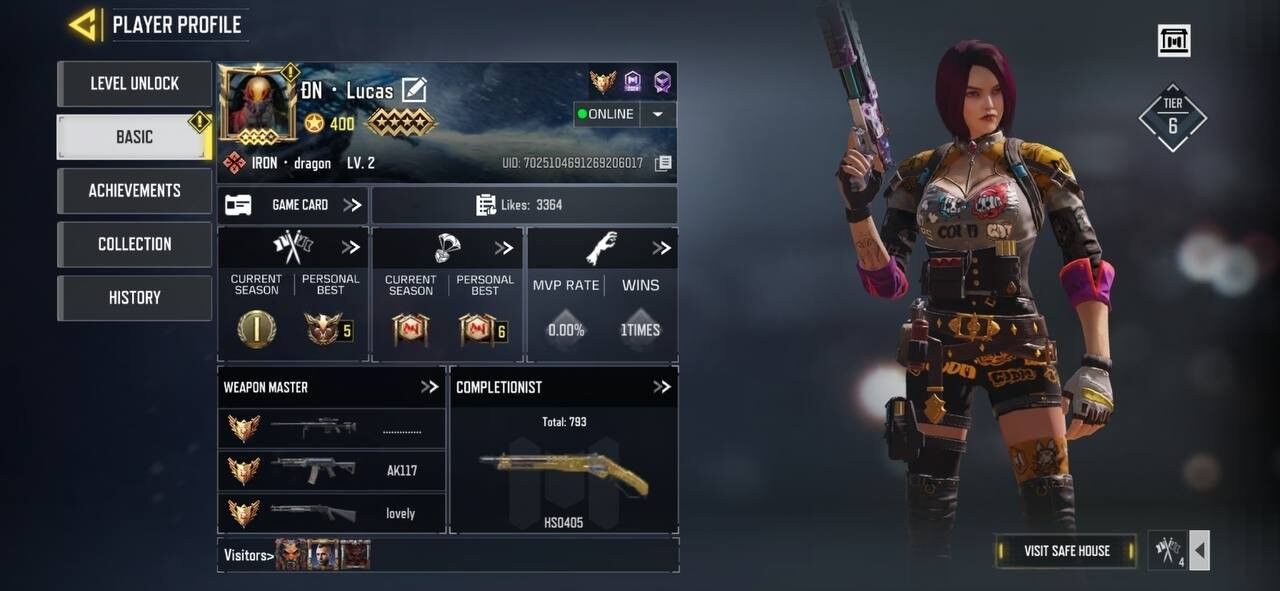Switch to the Level Unlock tab
1280x591 pixels.
click(x=134, y=84)
